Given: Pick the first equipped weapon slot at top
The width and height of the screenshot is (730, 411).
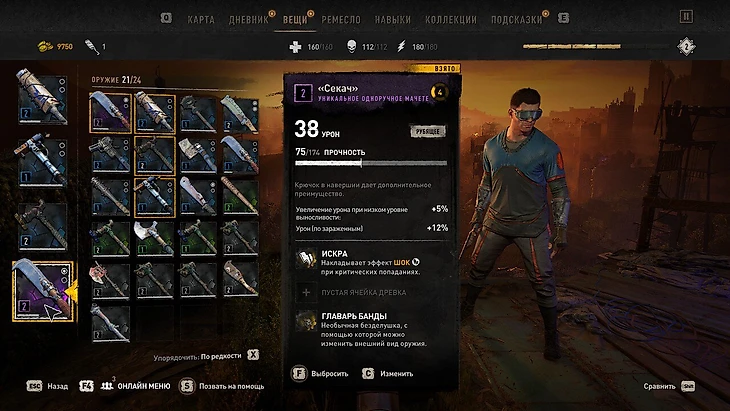Looking at the screenshot, I should point(42,93).
